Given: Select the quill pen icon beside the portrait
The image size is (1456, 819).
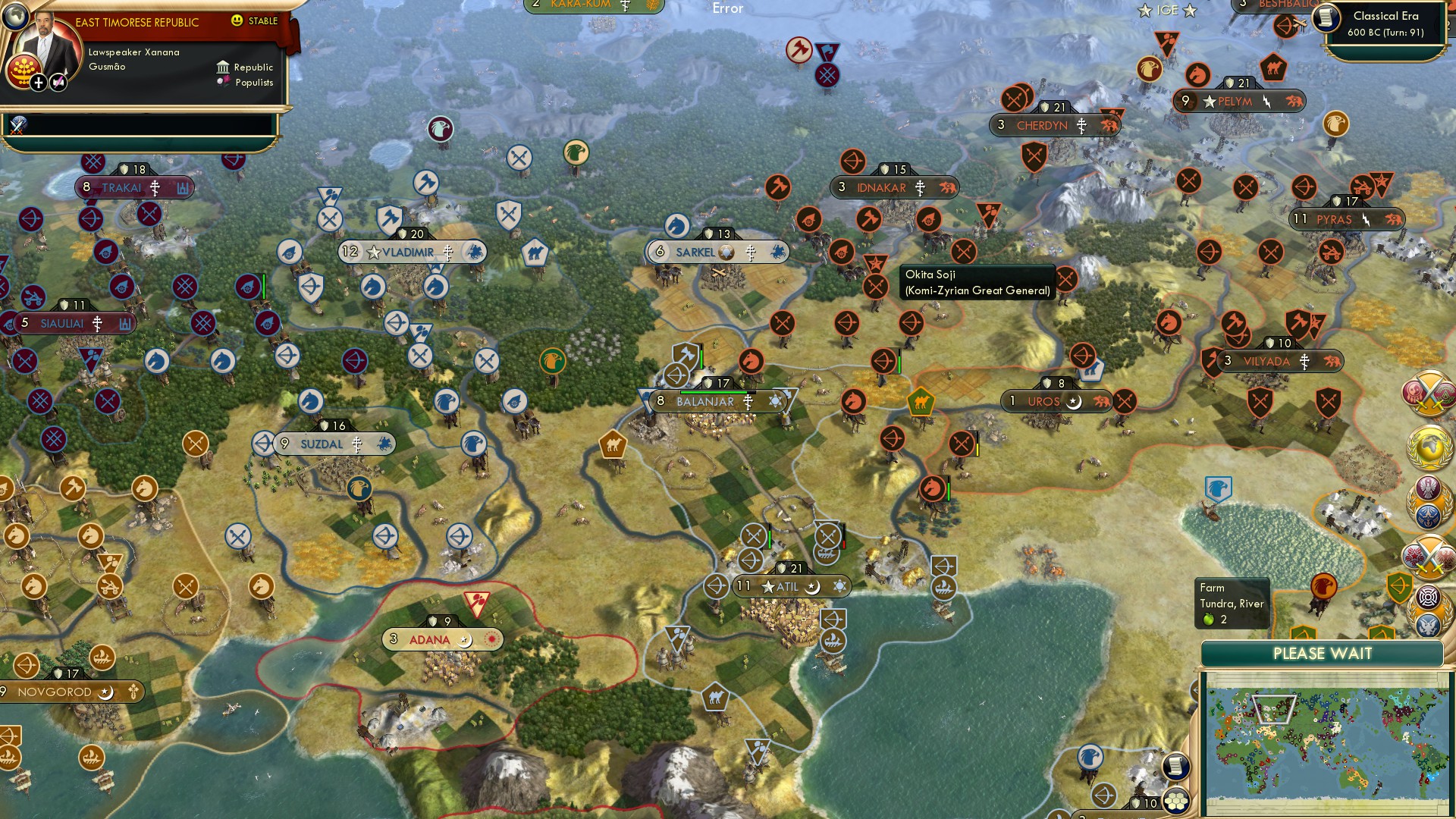Looking at the screenshot, I should click(x=58, y=80).
